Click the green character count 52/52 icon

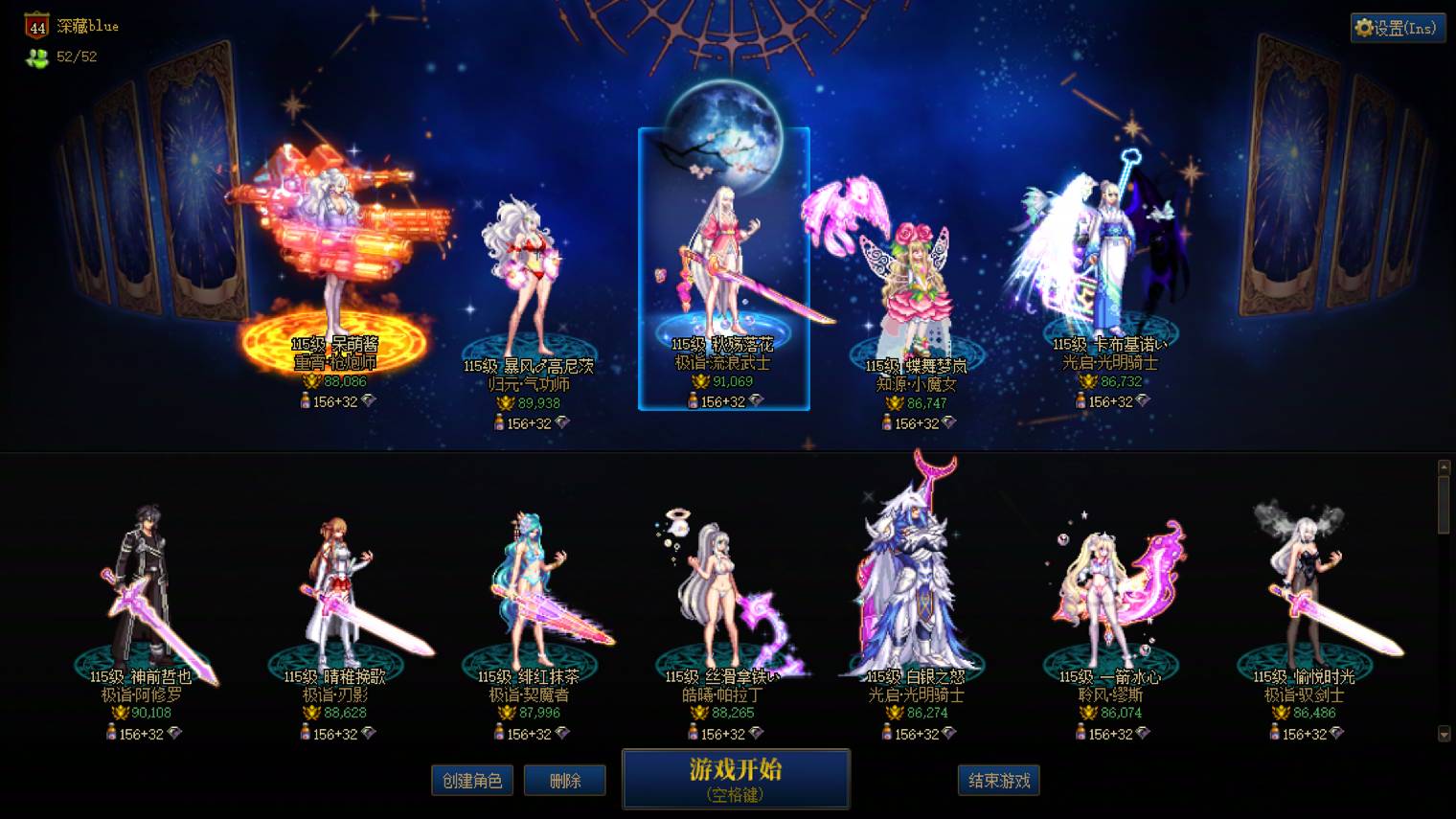(x=35, y=56)
